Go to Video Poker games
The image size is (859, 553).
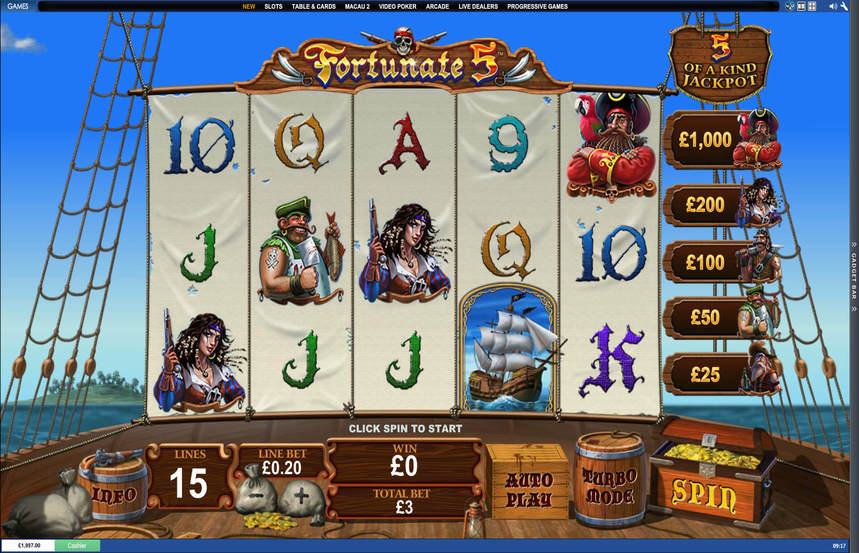[x=398, y=6]
